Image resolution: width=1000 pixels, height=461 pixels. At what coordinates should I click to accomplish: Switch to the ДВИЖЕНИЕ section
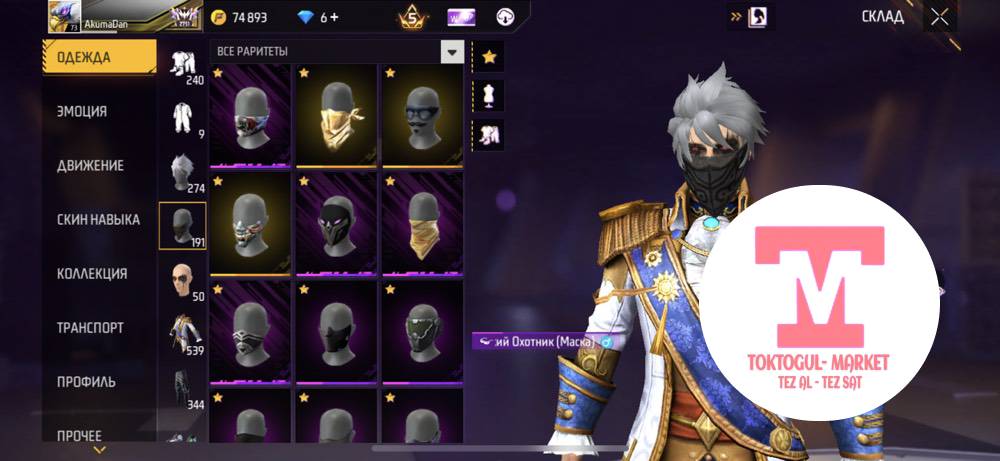tap(90, 166)
